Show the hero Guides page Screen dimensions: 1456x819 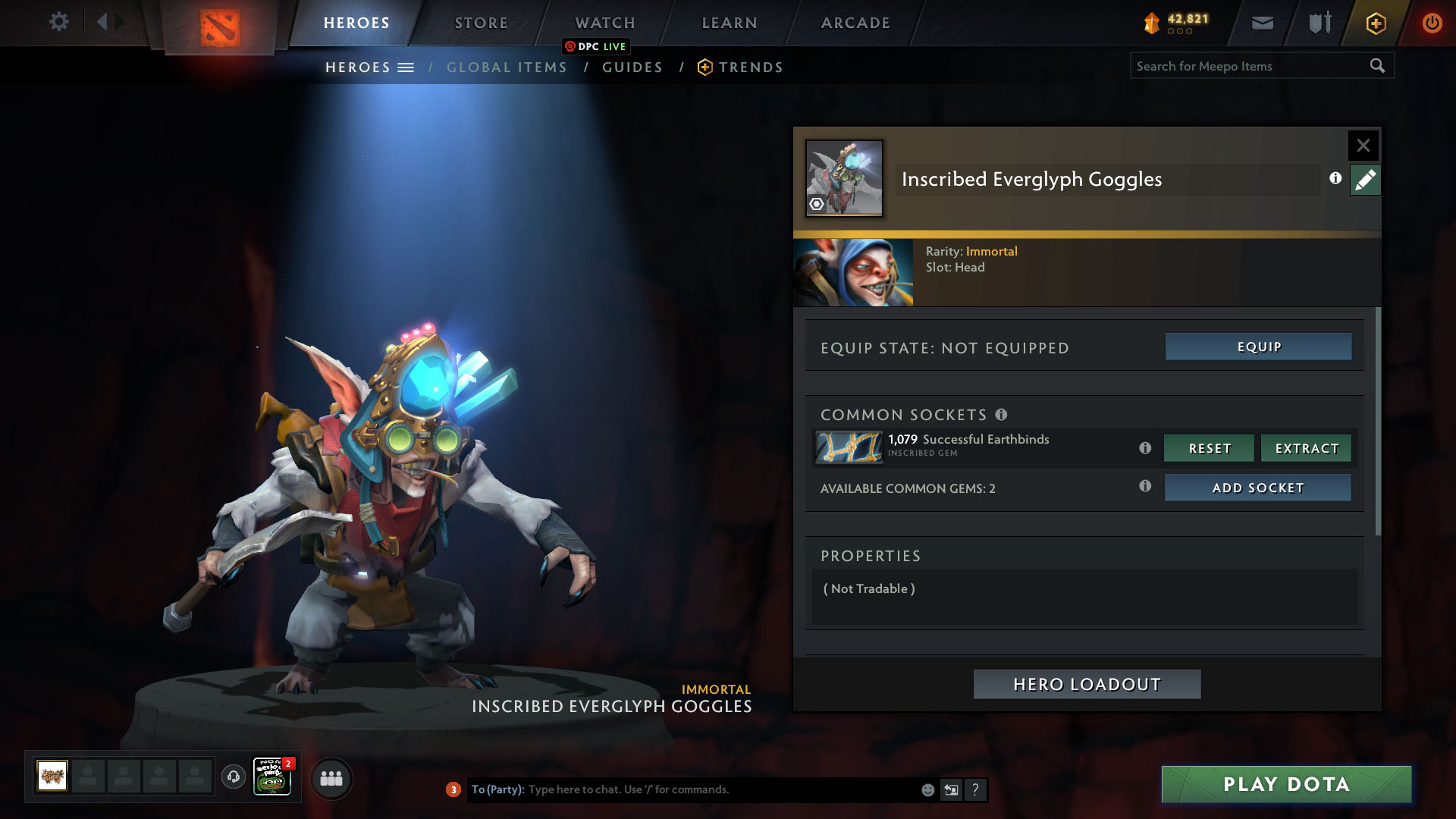[632, 67]
